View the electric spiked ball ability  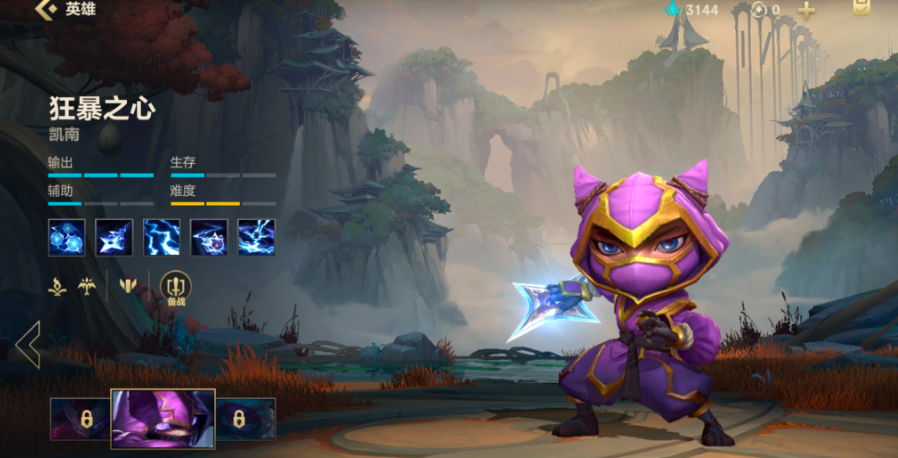209,237
